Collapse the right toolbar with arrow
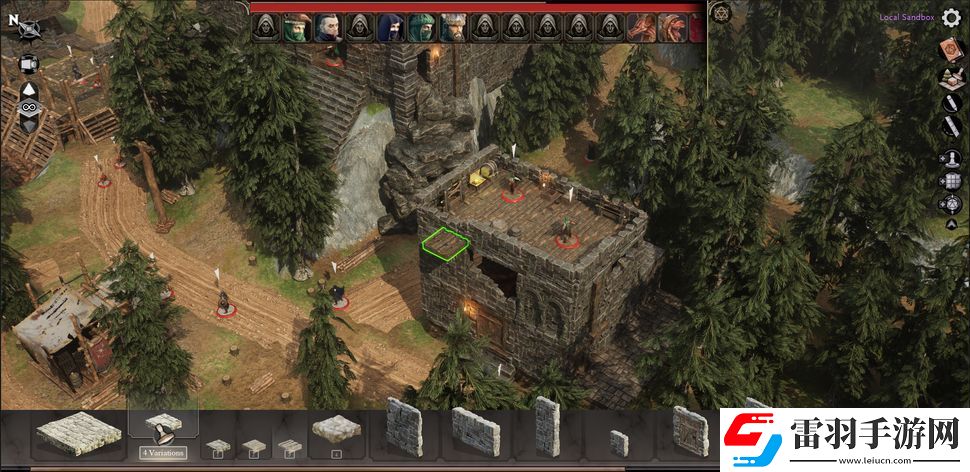 [951, 225]
